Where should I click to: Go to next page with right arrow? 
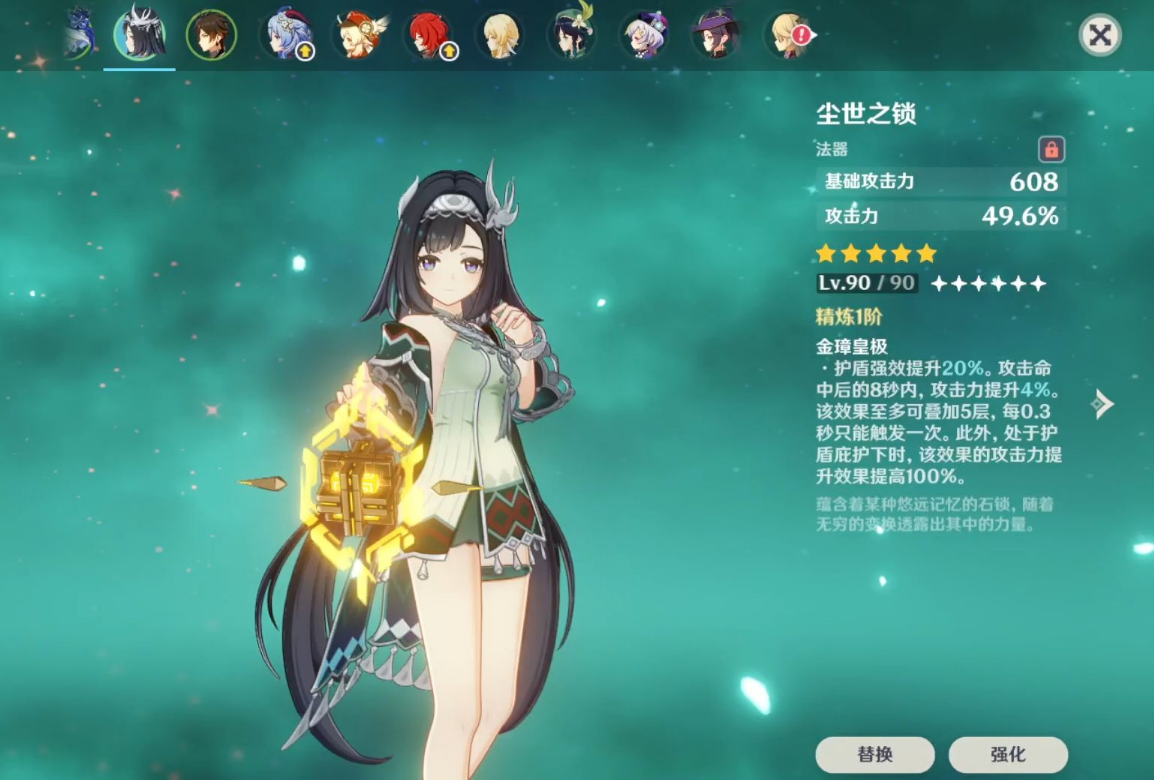[x=1101, y=404]
